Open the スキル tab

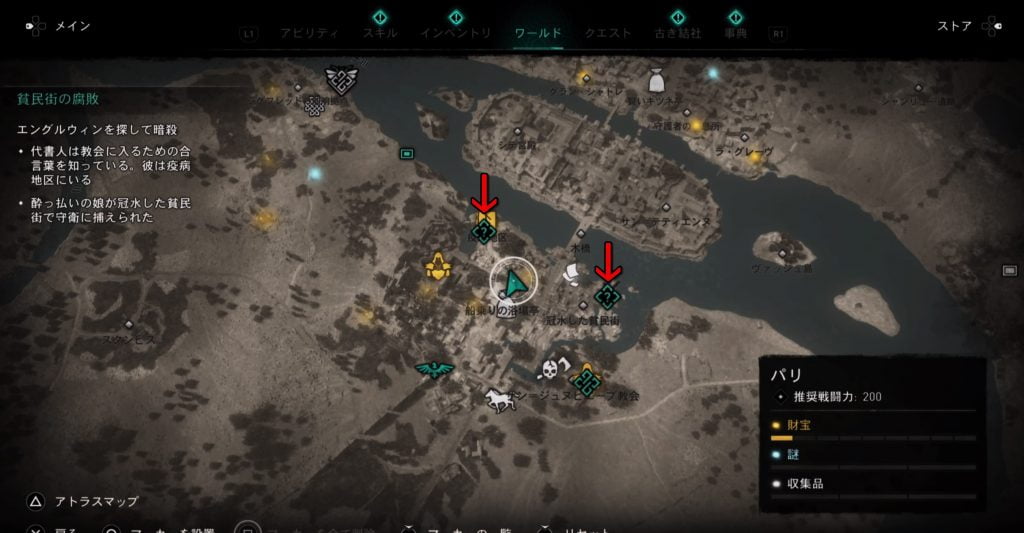click(380, 33)
